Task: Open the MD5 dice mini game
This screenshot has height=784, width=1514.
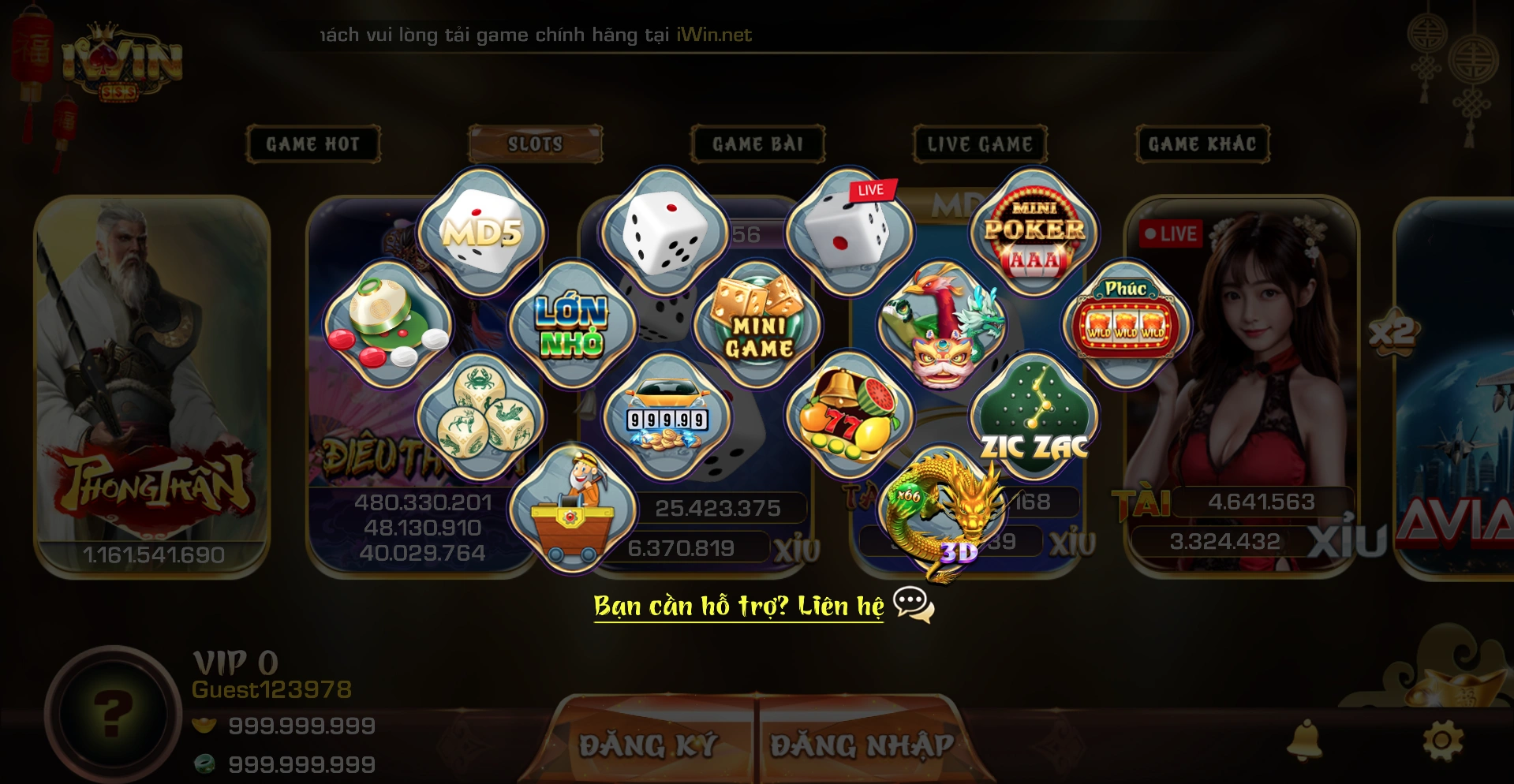Action: click(481, 232)
